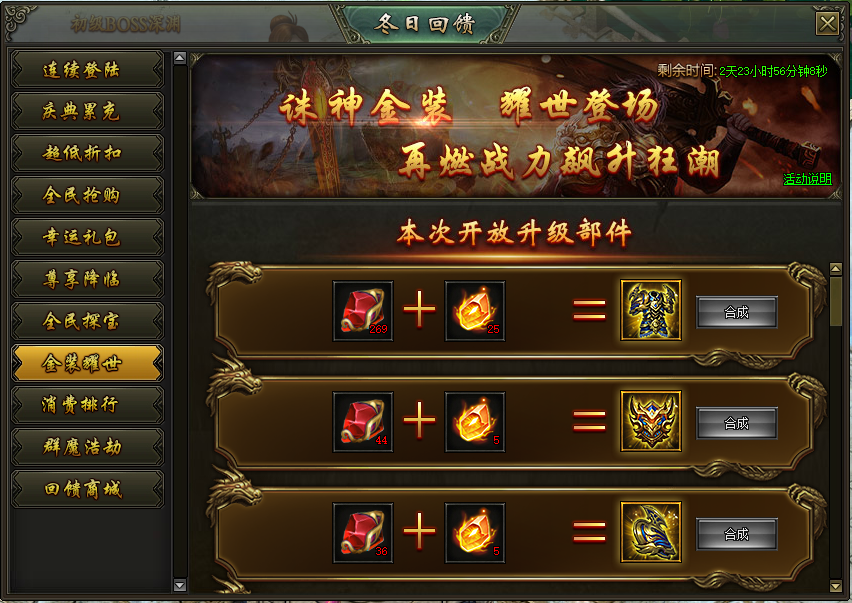Click 合成 for the golden chest armor
The width and height of the screenshot is (852, 603).
coord(736,312)
